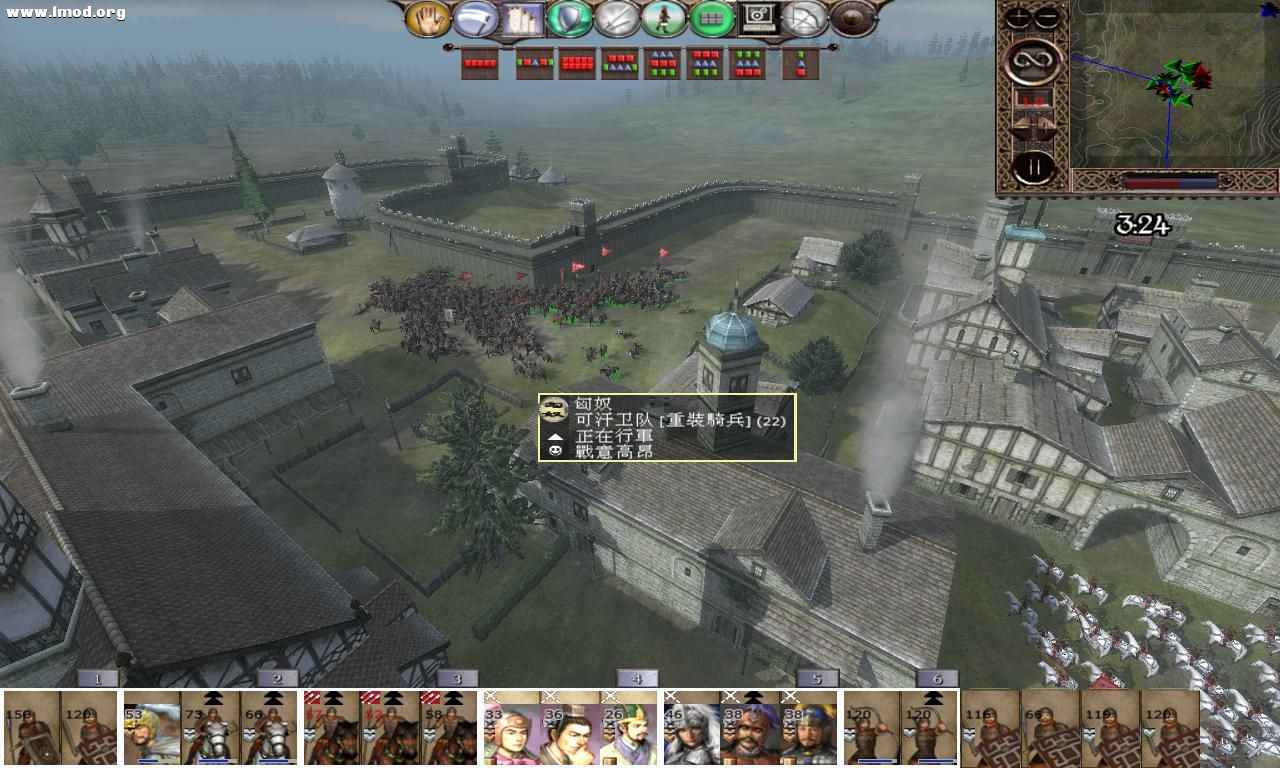The image size is (1280, 768).
Task: Select the bow fire-at-will button
Action: pyautogui.click(x=805, y=18)
